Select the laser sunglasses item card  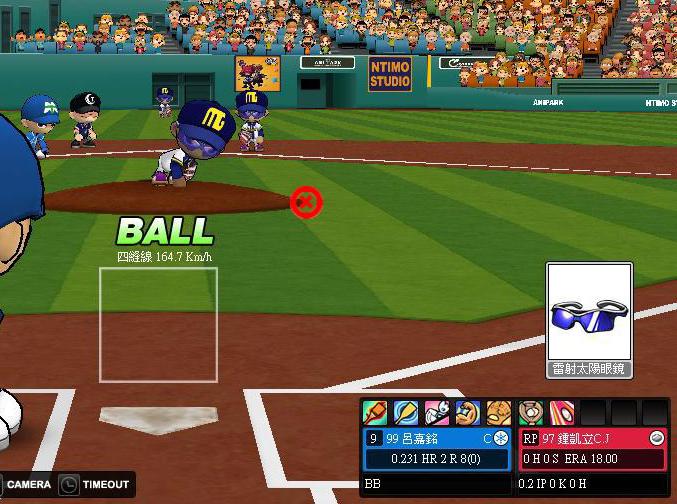[590, 319]
